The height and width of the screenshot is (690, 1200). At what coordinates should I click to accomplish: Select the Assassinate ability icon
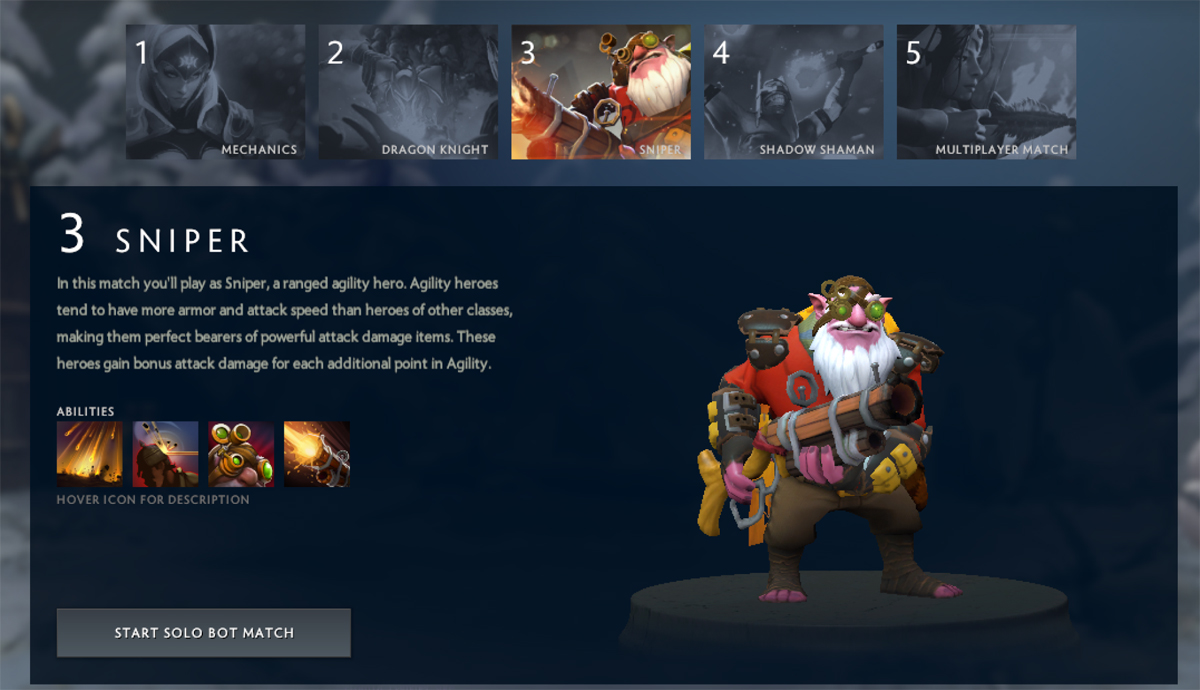pyautogui.click(x=317, y=454)
